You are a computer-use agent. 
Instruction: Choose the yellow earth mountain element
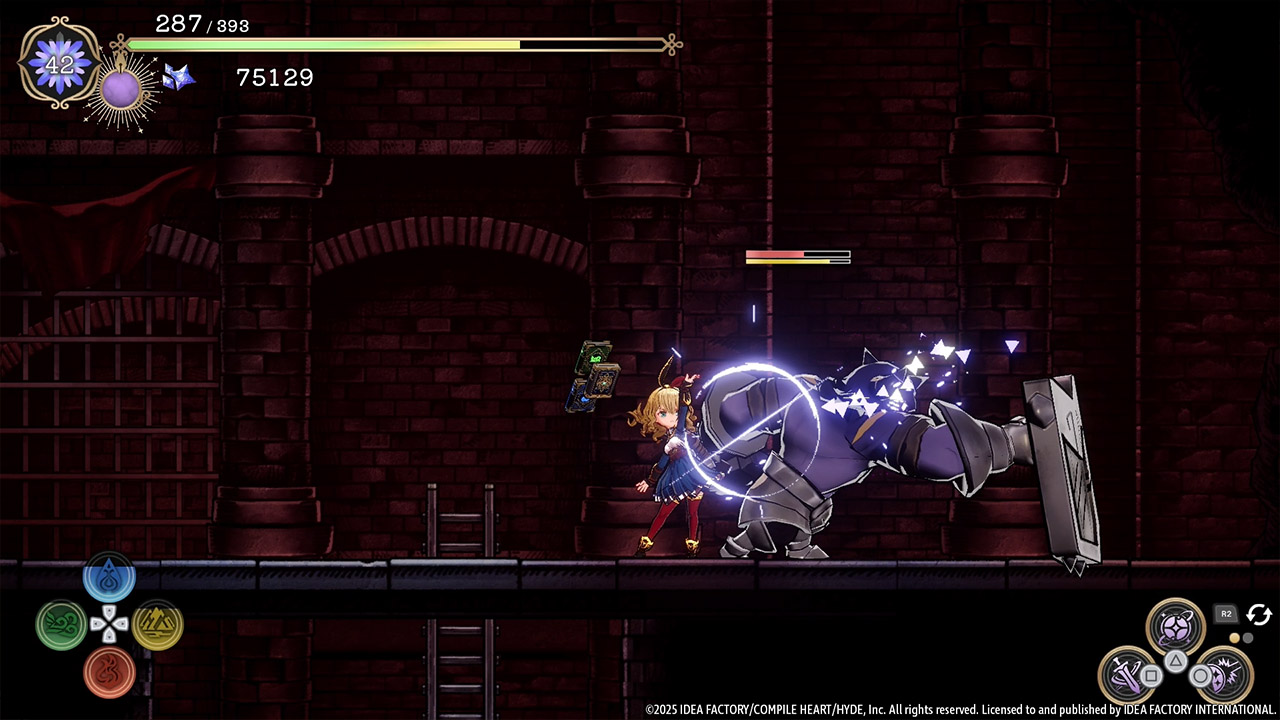click(157, 625)
